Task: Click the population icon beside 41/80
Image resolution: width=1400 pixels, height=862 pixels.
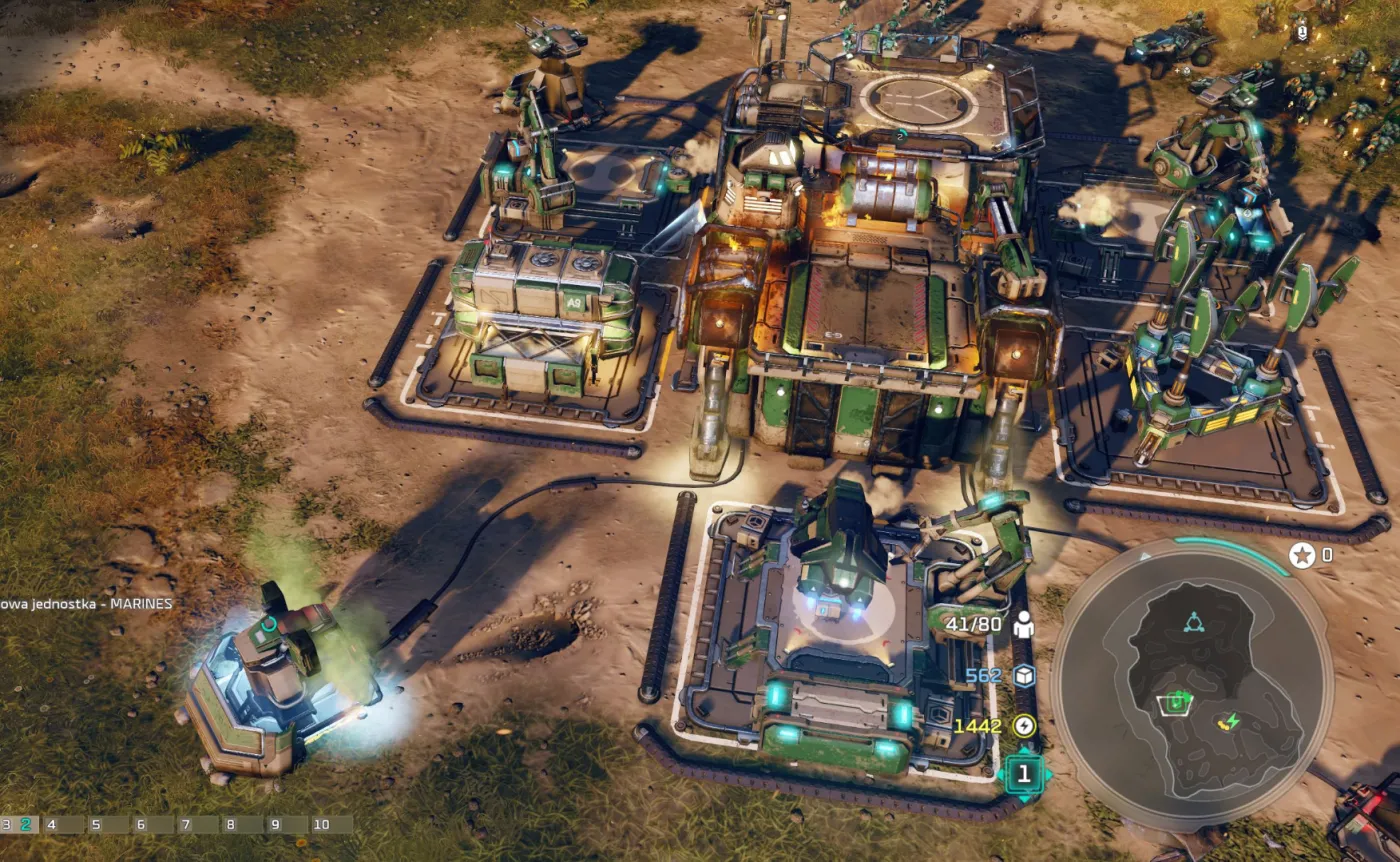Action: click(1024, 626)
